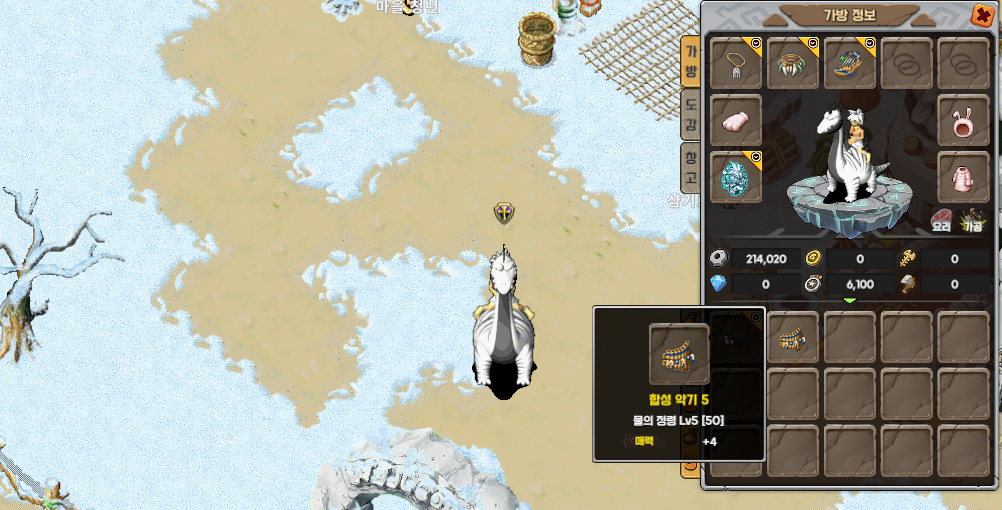Select the pan flute item in the bag
Screen dimensions: 1002x510
pos(794,337)
